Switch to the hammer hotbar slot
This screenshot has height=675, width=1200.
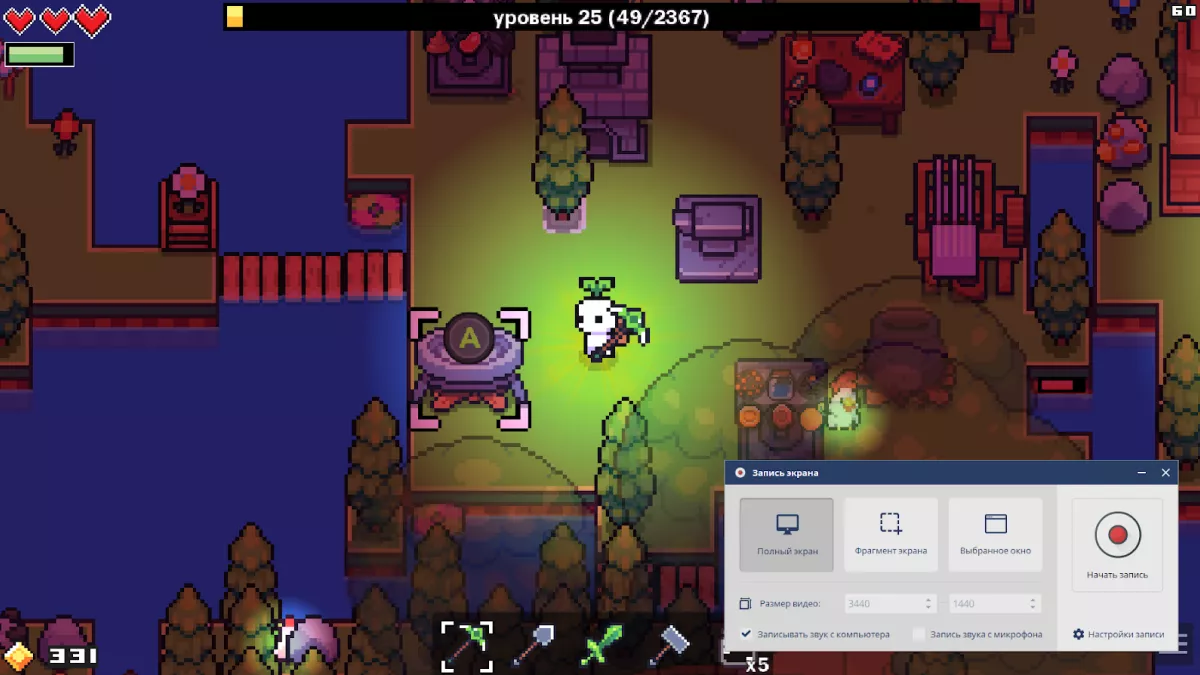(668, 646)
